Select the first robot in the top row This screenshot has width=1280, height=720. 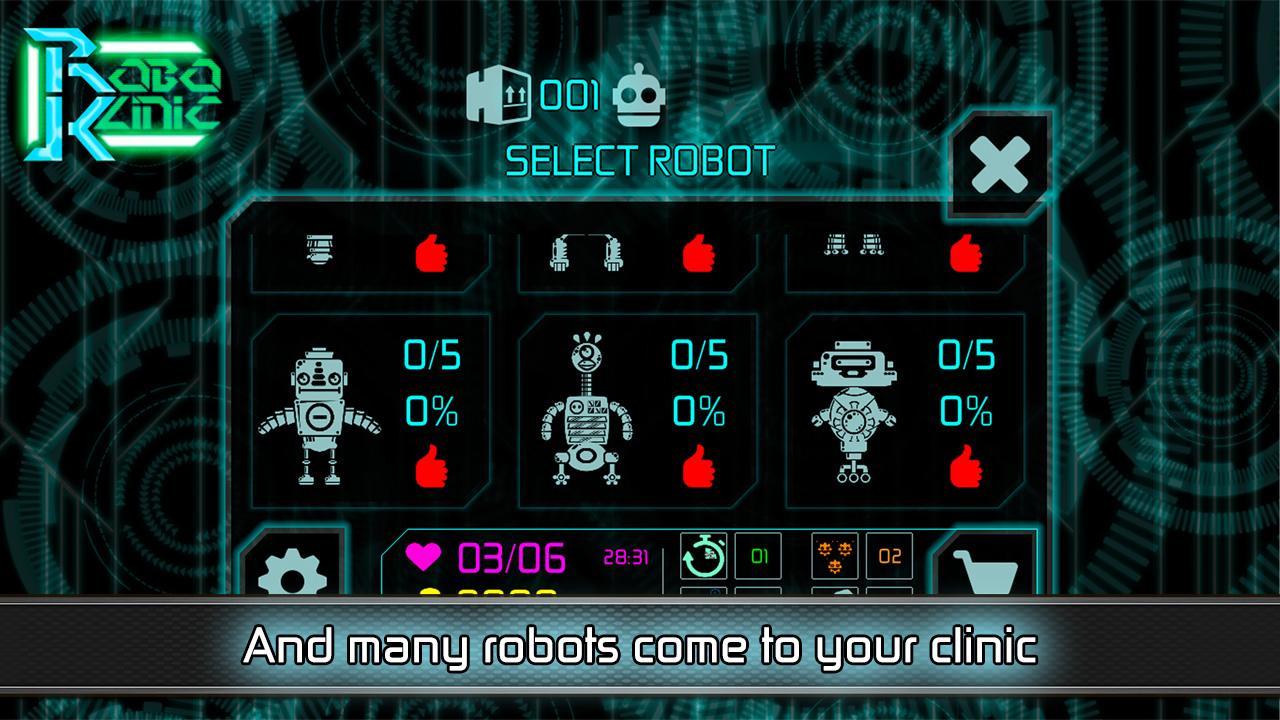coord(320,253)
